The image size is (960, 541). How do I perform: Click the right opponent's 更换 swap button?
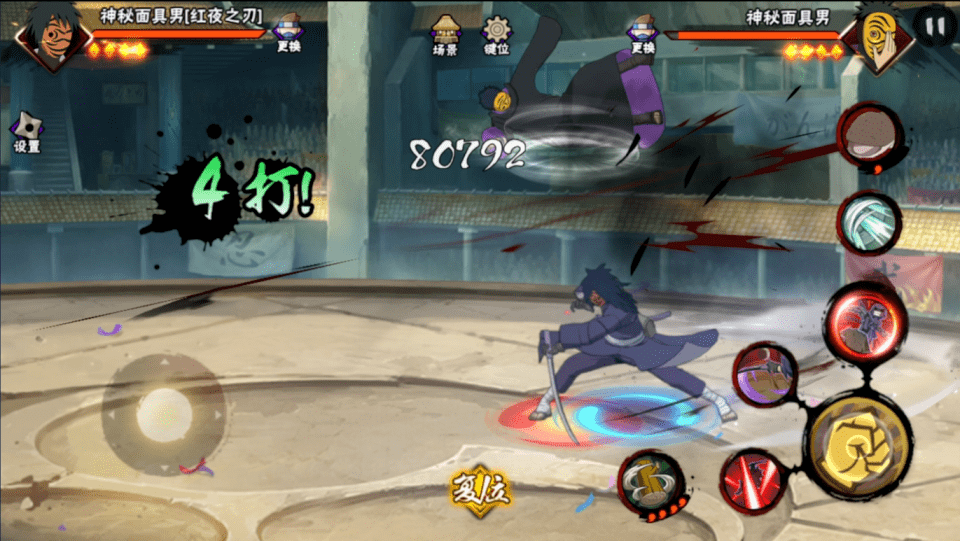[x=643, y=34]
